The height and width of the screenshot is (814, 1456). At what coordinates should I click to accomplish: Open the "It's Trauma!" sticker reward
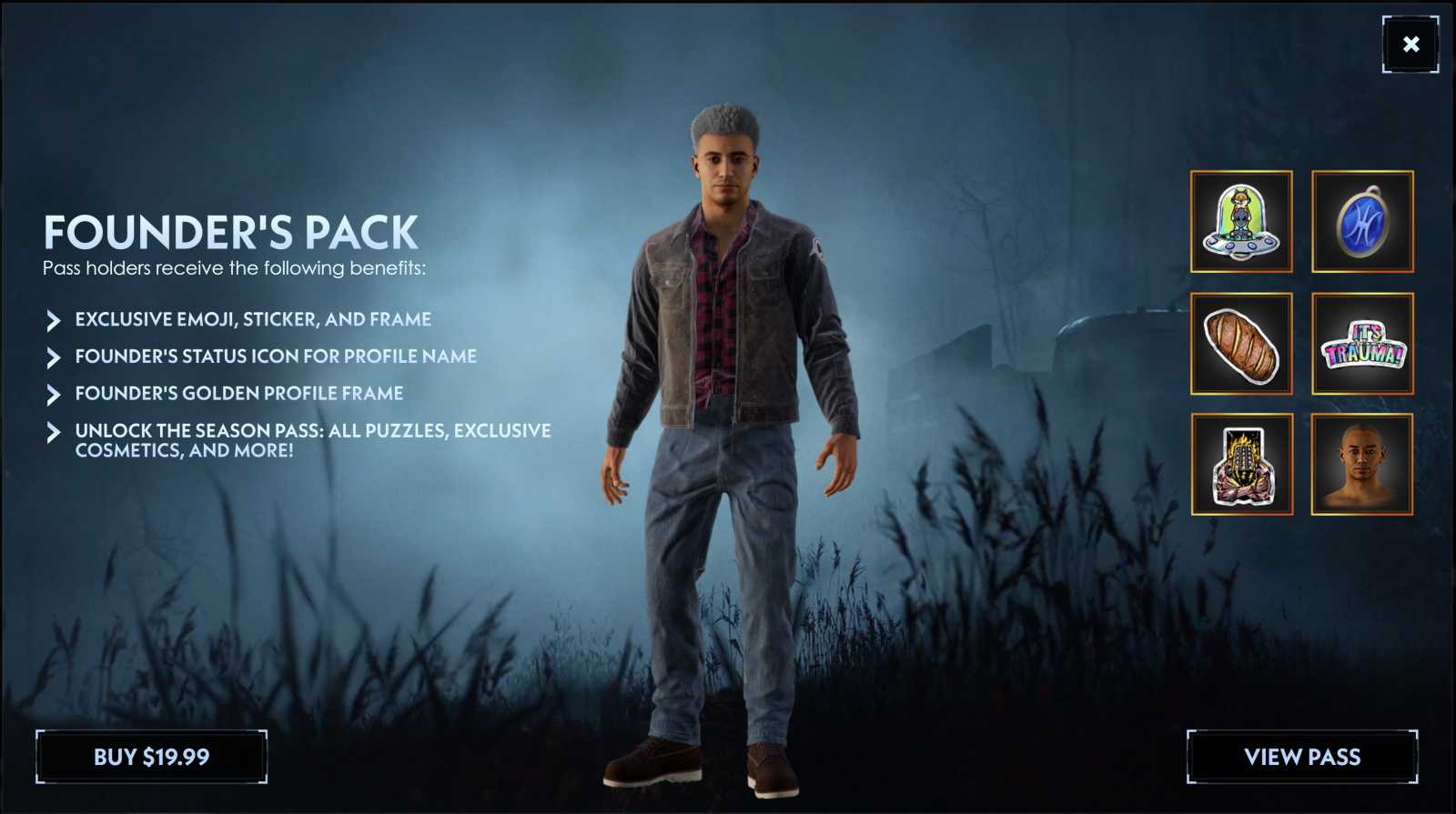(1362, 344)
